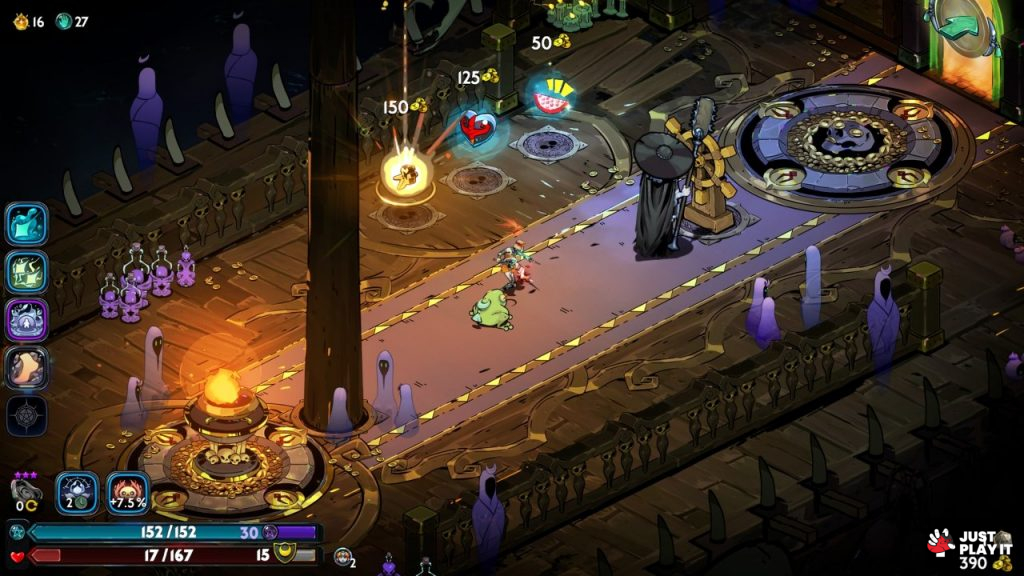This screenshot has height=576, width=1024.
Task: Open the purple-framed boon icon
Action: coord(27,319)
